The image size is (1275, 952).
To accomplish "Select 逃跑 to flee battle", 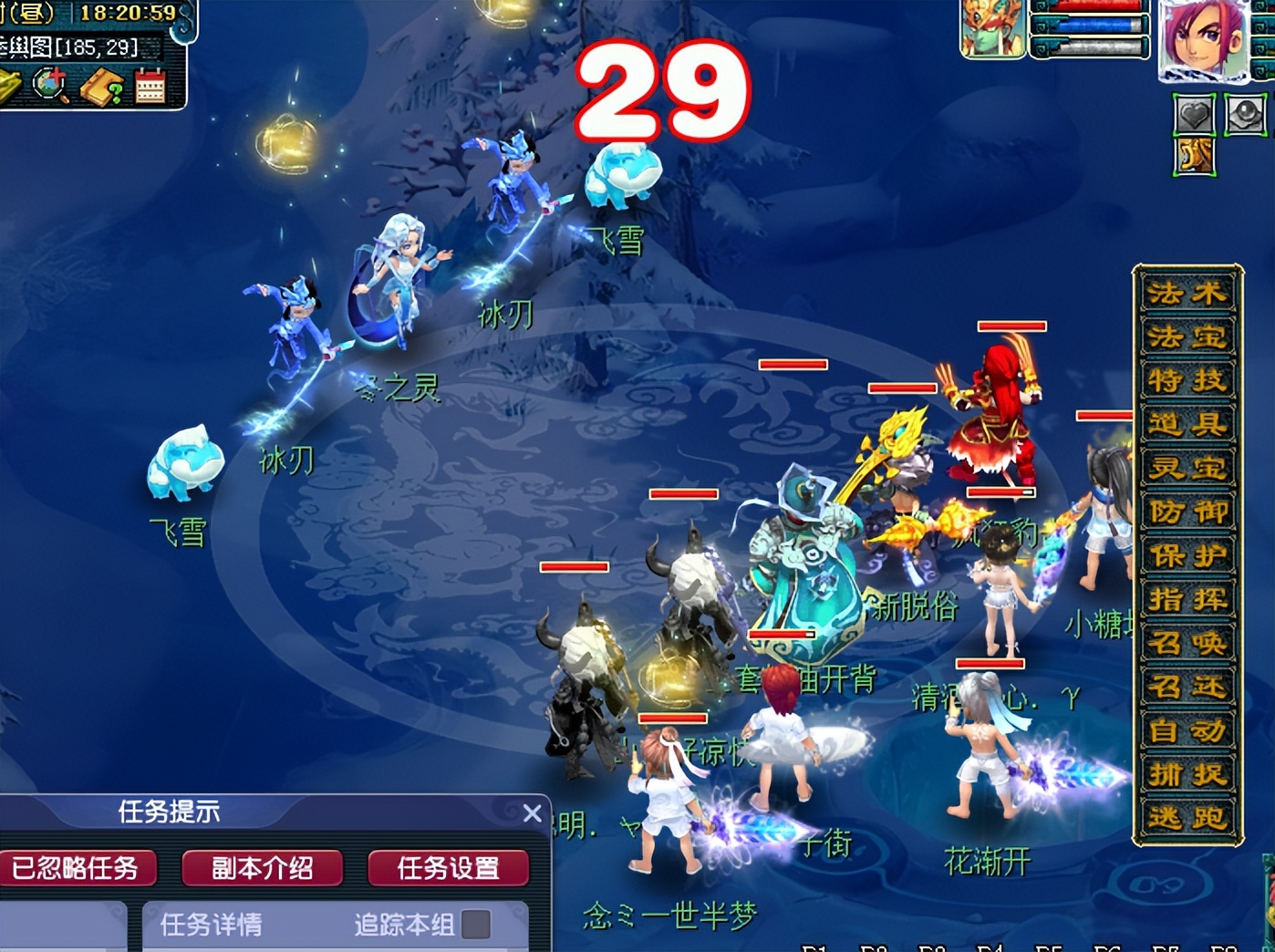I will pos(1187,818).
